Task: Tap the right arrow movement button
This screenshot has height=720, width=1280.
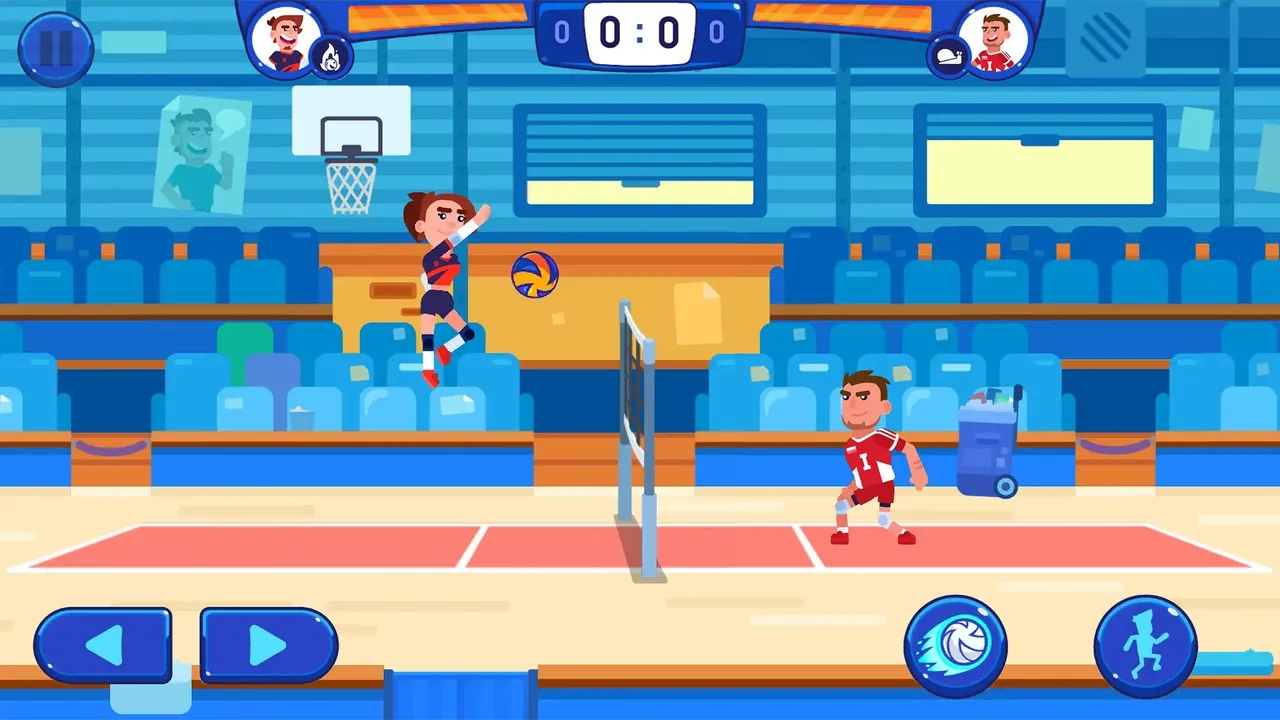Action: point(269,645)
